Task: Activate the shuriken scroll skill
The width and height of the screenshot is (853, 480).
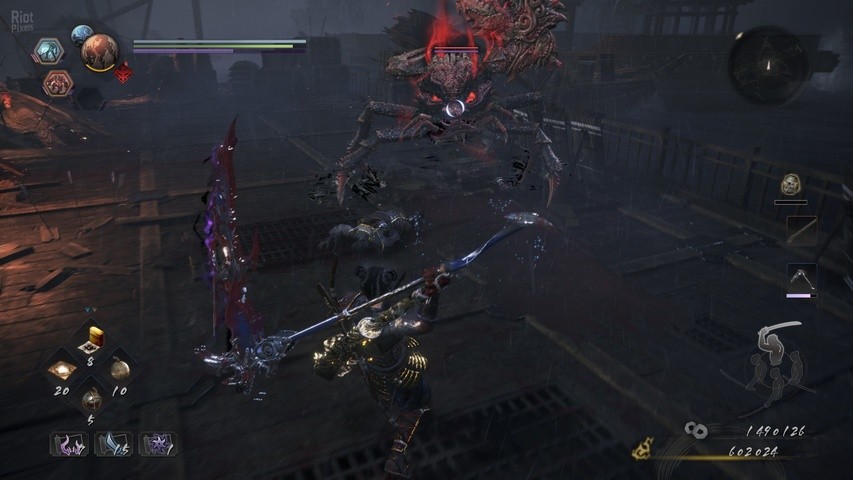Action: pos(157,443)
